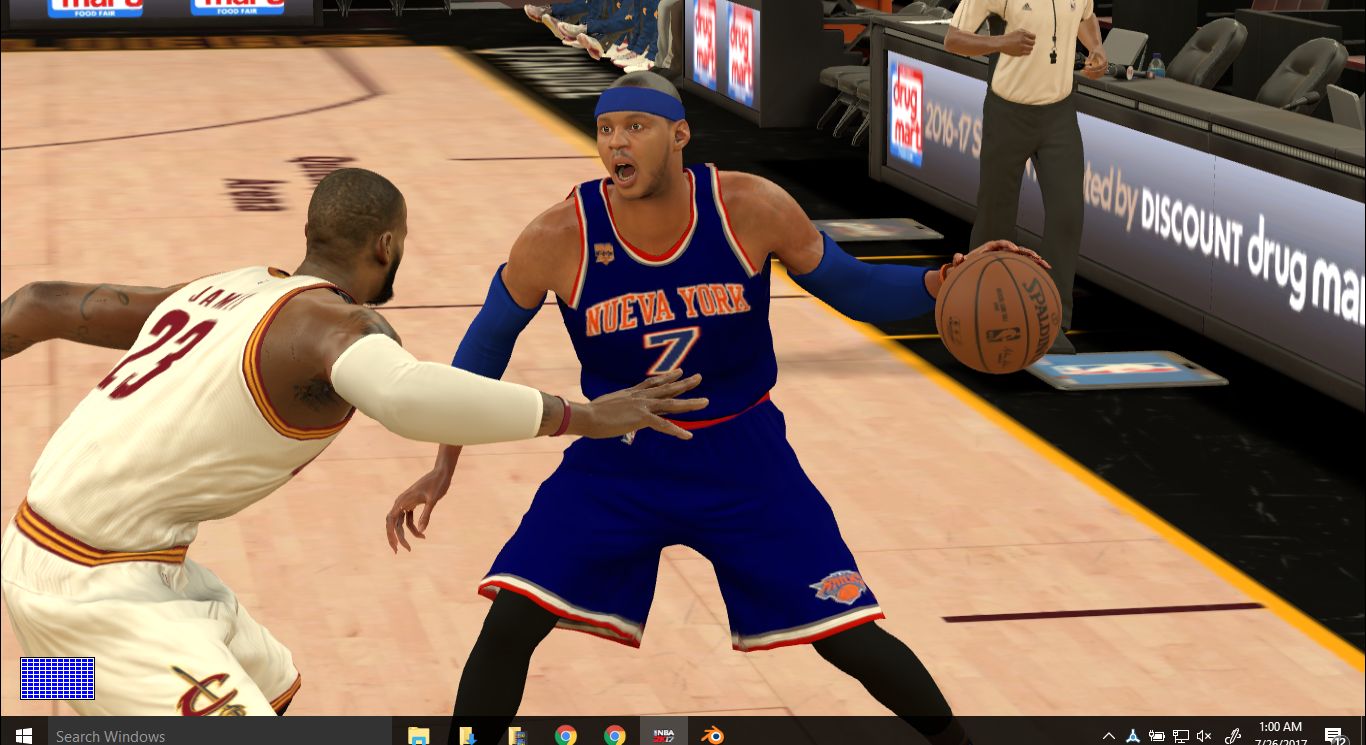Open the Blender taskbar icon
Image resolution: width=1366 pixels, height=745 pixels.
coord(712,734)
